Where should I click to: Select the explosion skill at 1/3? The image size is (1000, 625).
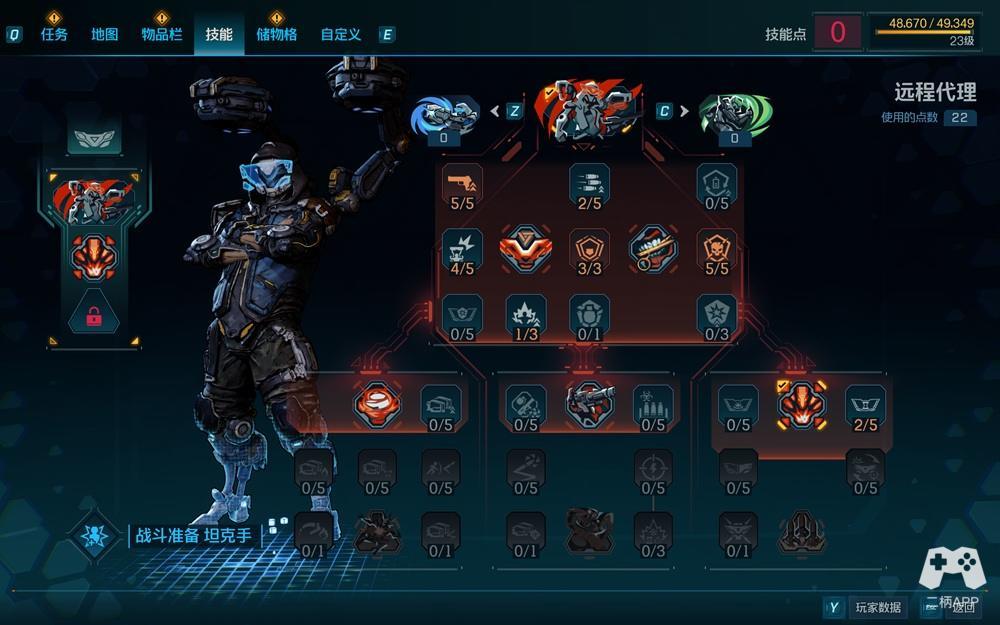coord(526,312)
